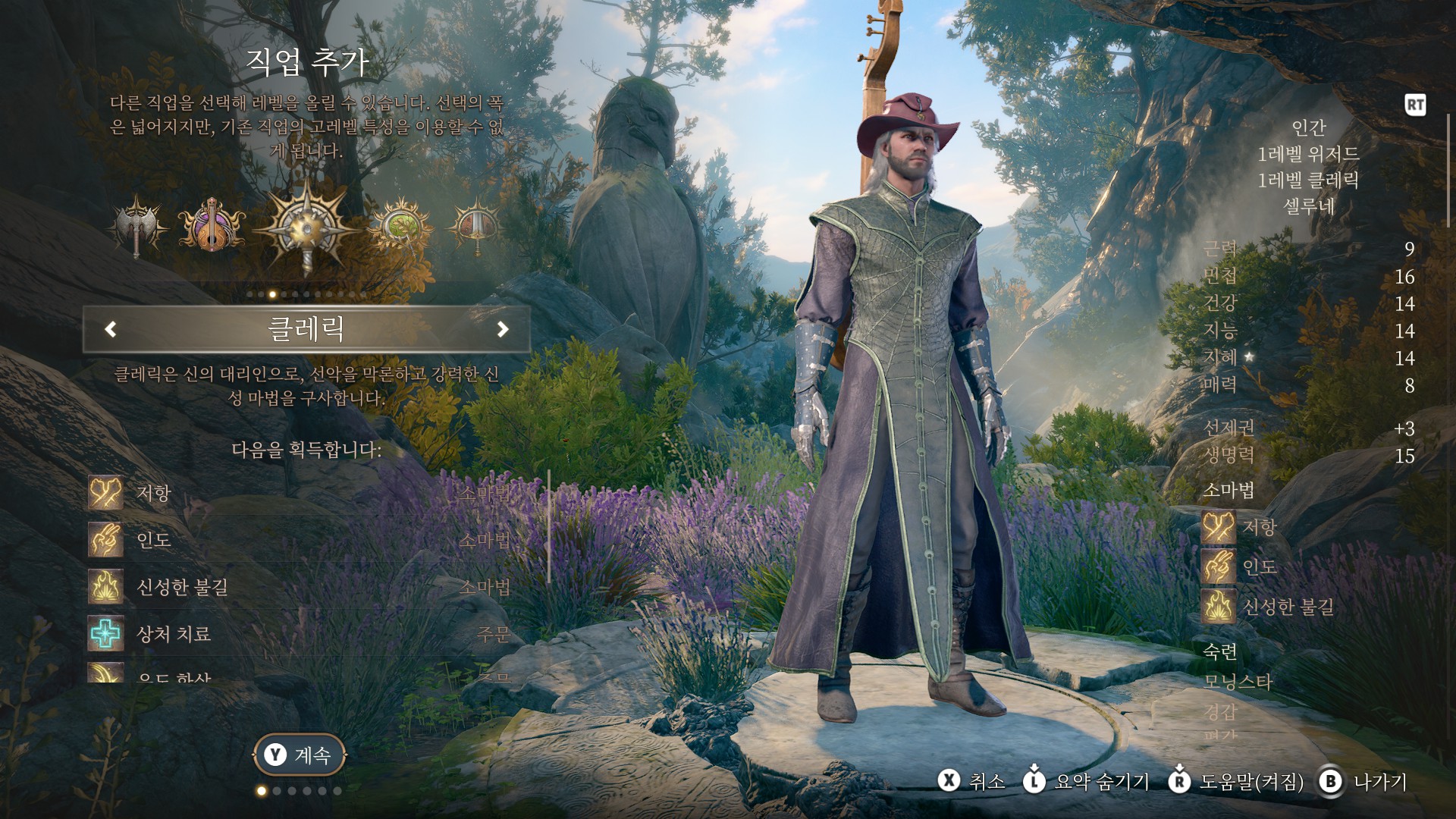
Task: Select the highlighted Cleric class emblem
Action: tap(306, 226)
